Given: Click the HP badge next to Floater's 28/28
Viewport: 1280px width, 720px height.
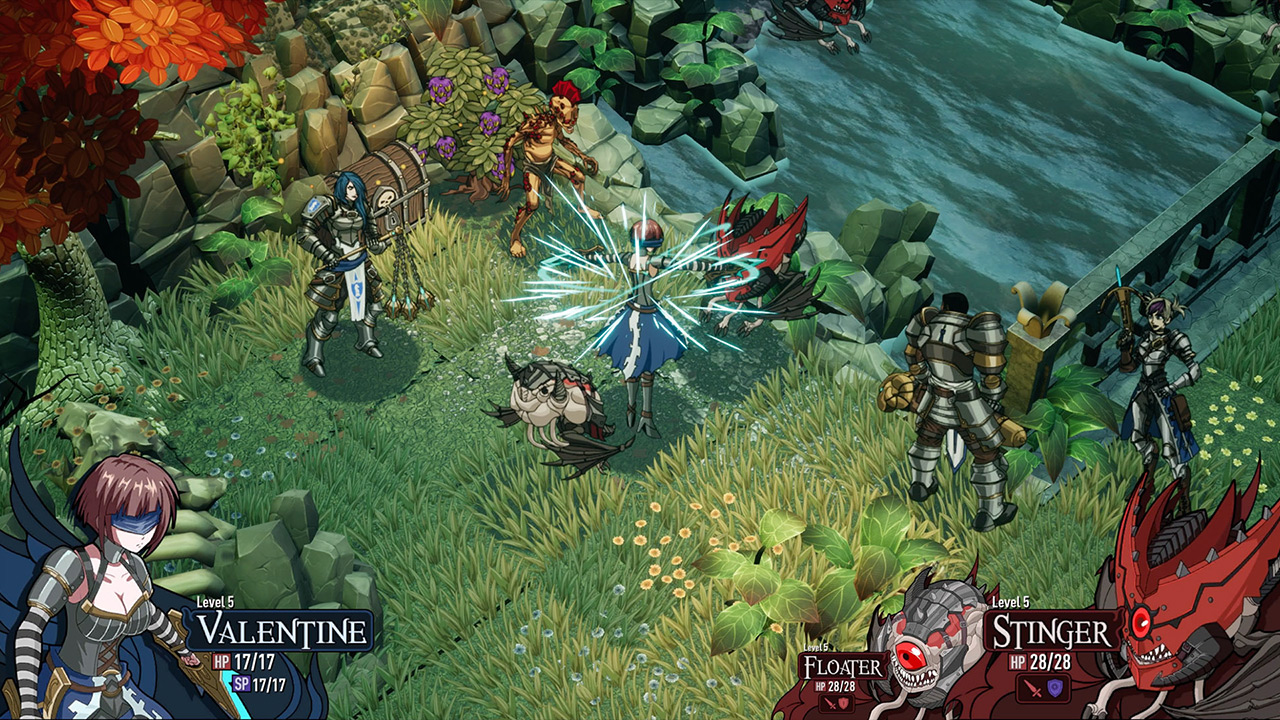Looking at the screenshot, I should [x=820, y=688].
